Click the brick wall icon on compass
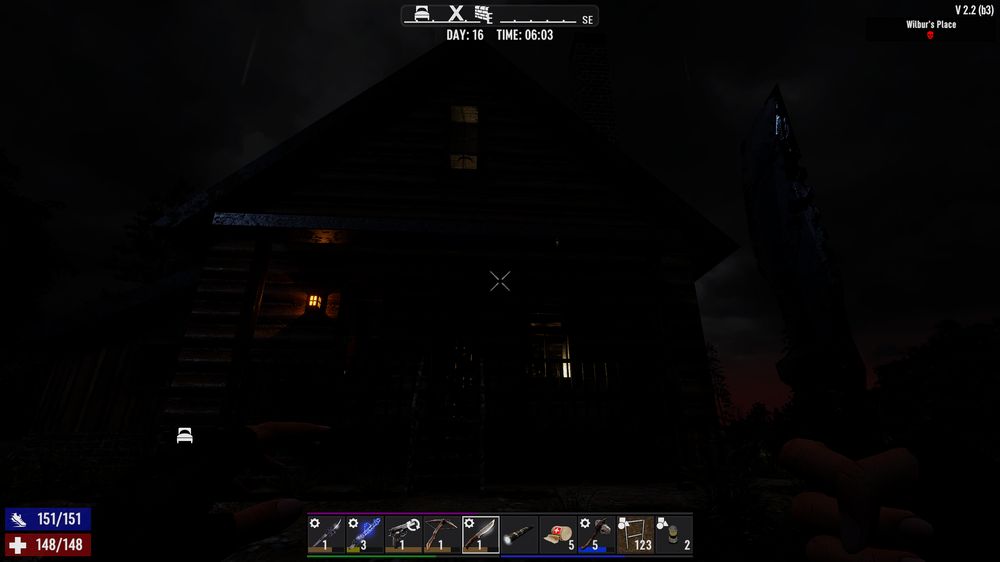The image size is (1000, 562). pyautogui.click(x=485, y=14)
